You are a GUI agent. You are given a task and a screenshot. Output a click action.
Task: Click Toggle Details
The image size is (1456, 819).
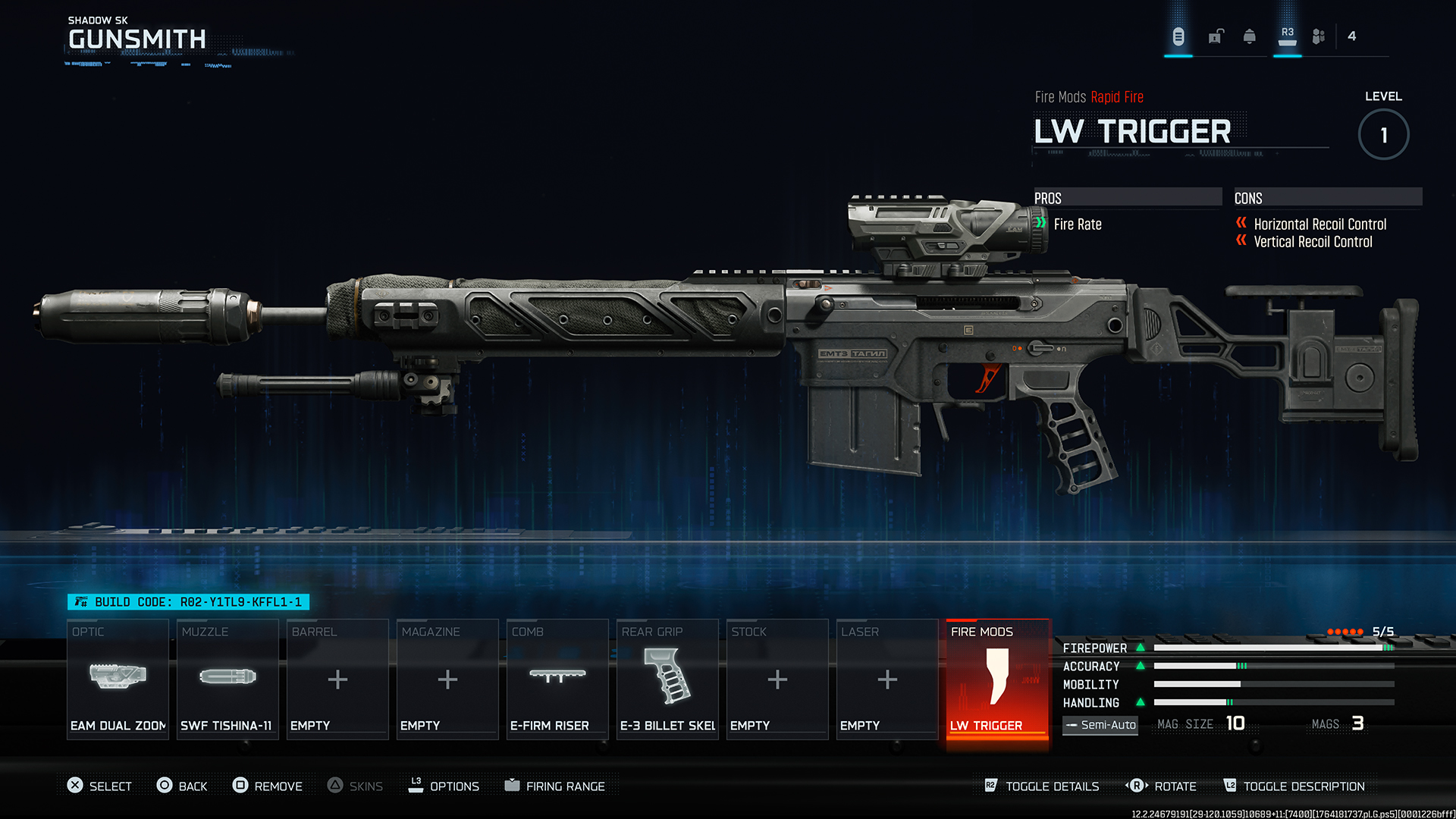[x=1042, y=786]
